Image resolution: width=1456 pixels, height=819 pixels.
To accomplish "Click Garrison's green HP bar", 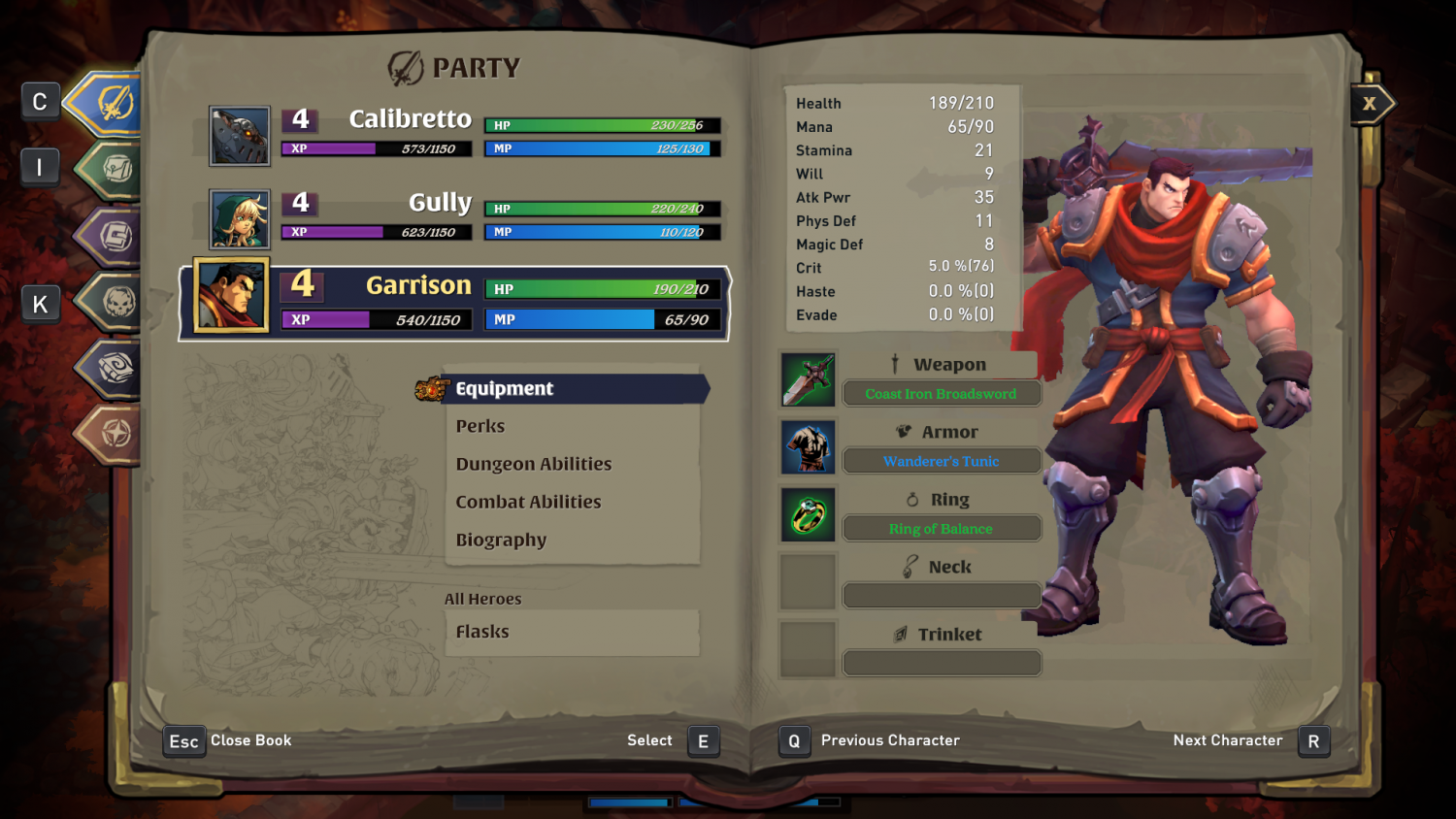I will (x=602, y=288).
